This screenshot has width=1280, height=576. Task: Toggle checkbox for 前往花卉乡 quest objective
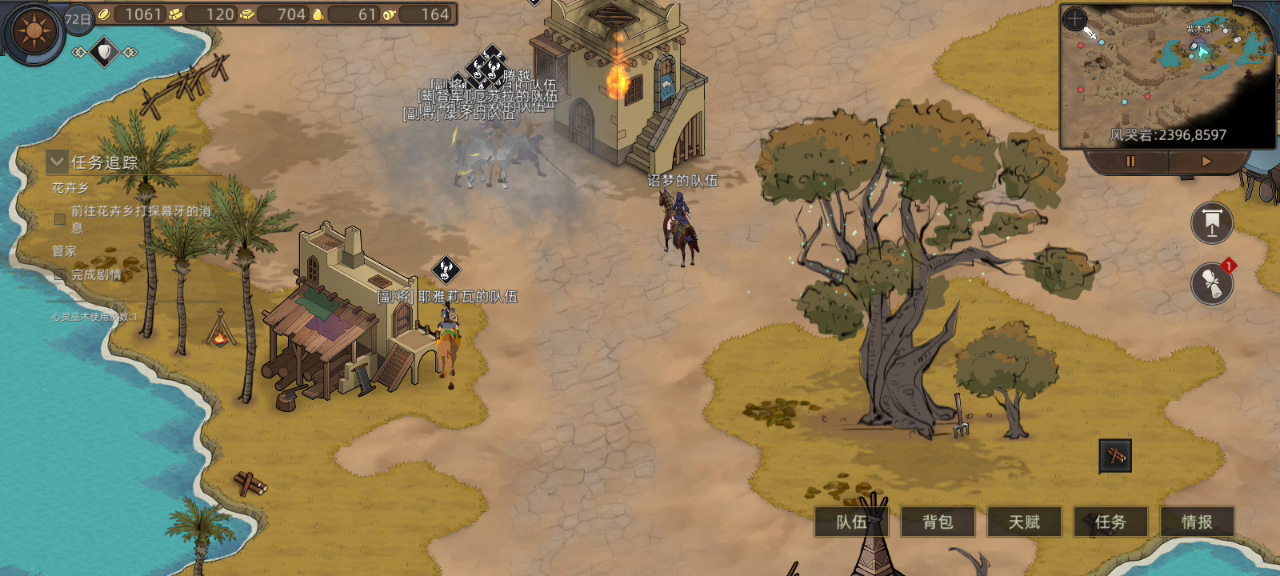pyautogui.click(x=60, y=219)
